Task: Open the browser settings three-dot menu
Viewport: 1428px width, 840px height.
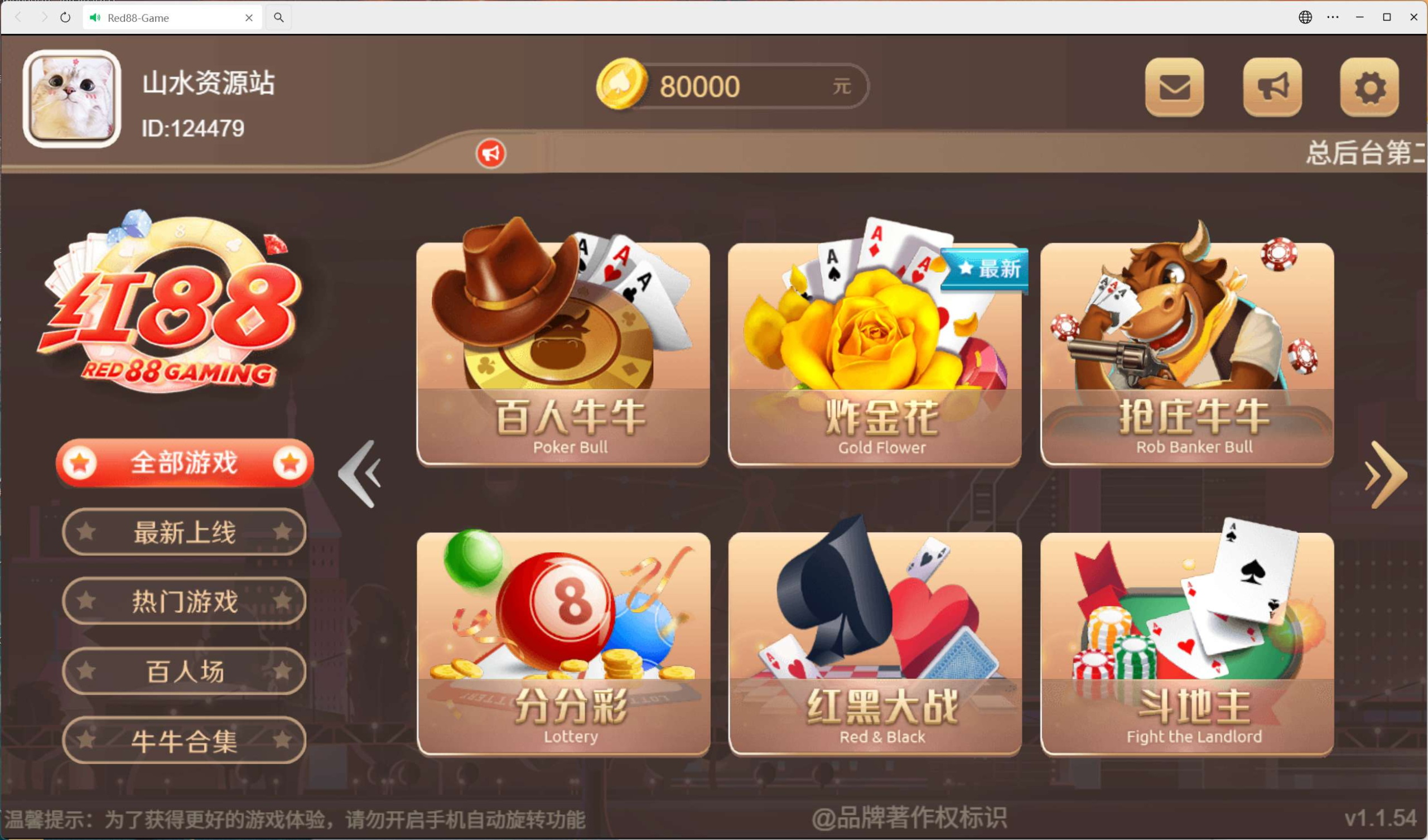Action: click(x=1332, y=17)
